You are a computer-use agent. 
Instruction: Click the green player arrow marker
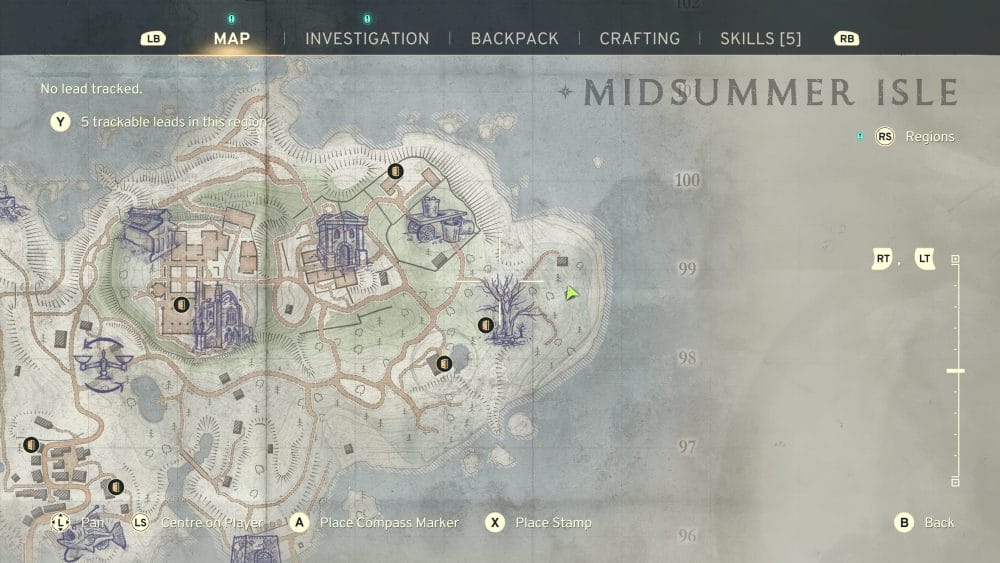click(x=571, y=293)
